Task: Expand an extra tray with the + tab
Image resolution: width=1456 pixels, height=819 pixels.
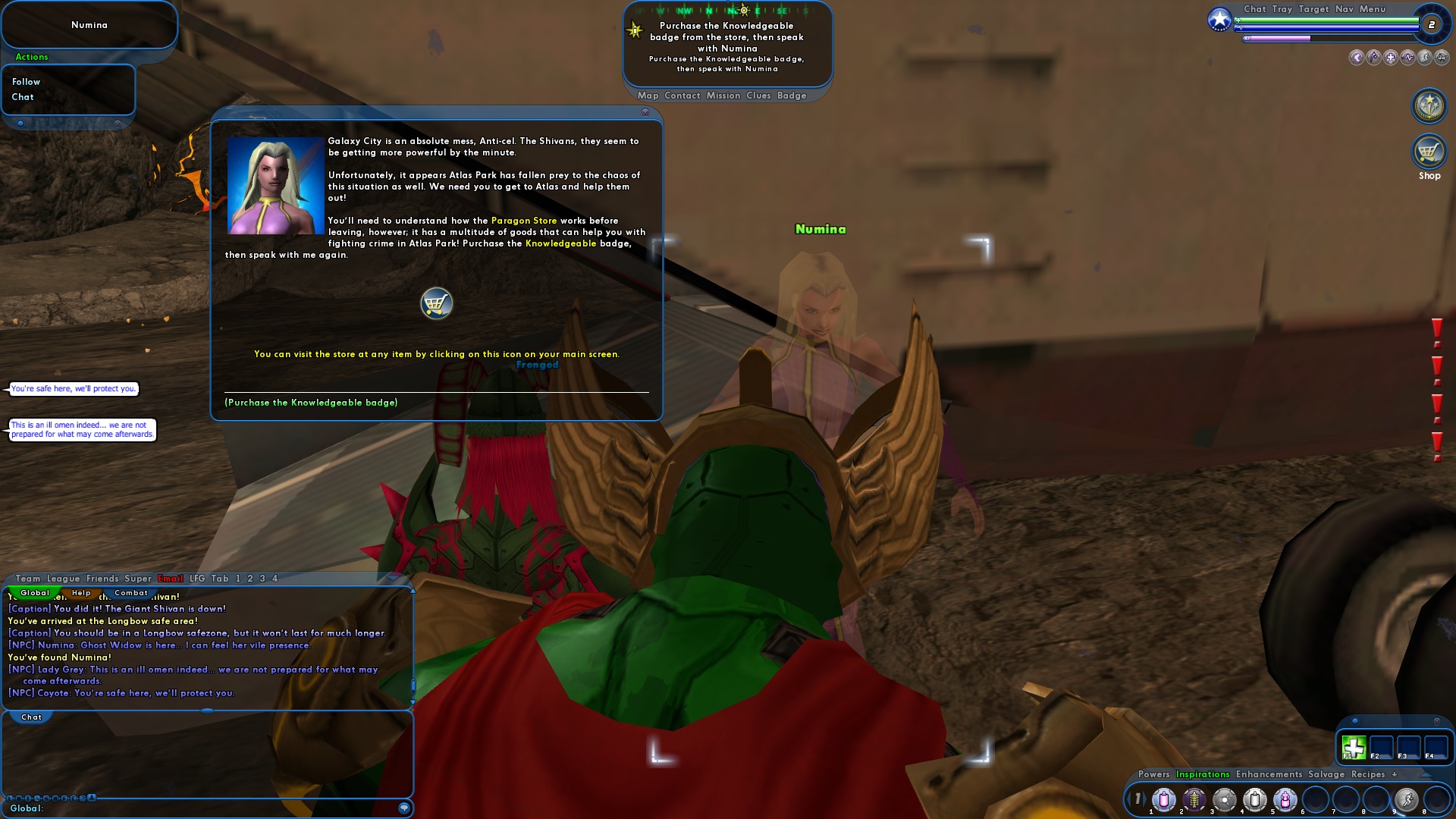Action: coord(1395,774)
